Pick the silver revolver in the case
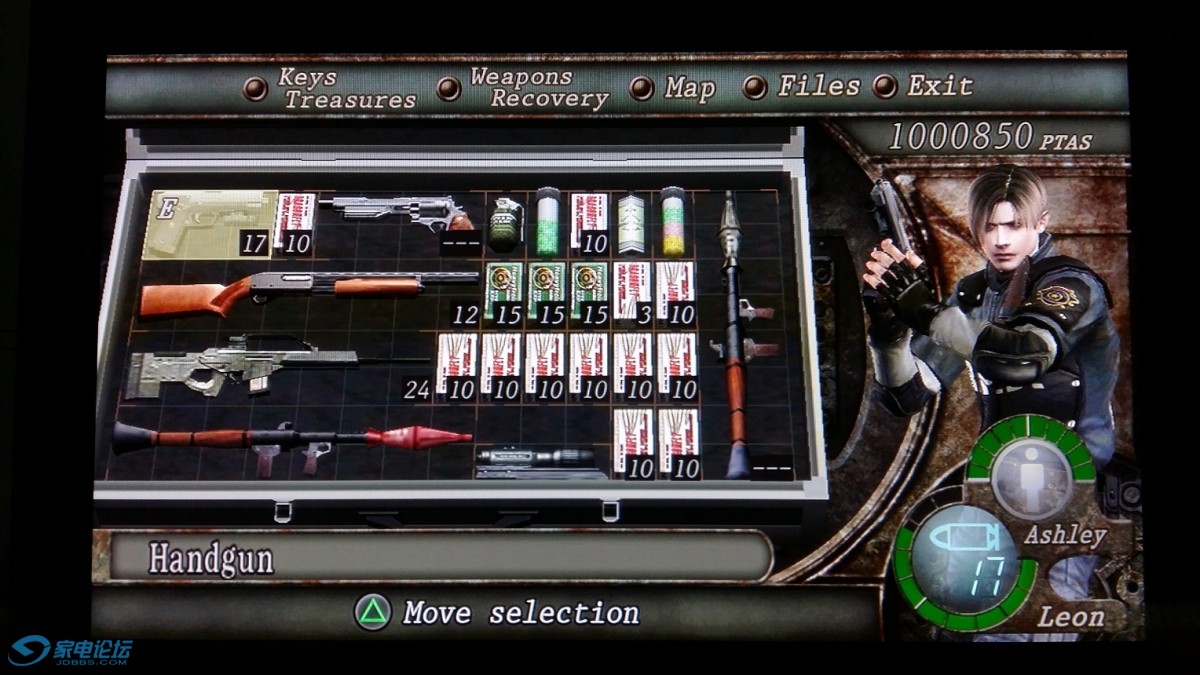This screenshot has height=675, width=1200. (x=400, y=212)
